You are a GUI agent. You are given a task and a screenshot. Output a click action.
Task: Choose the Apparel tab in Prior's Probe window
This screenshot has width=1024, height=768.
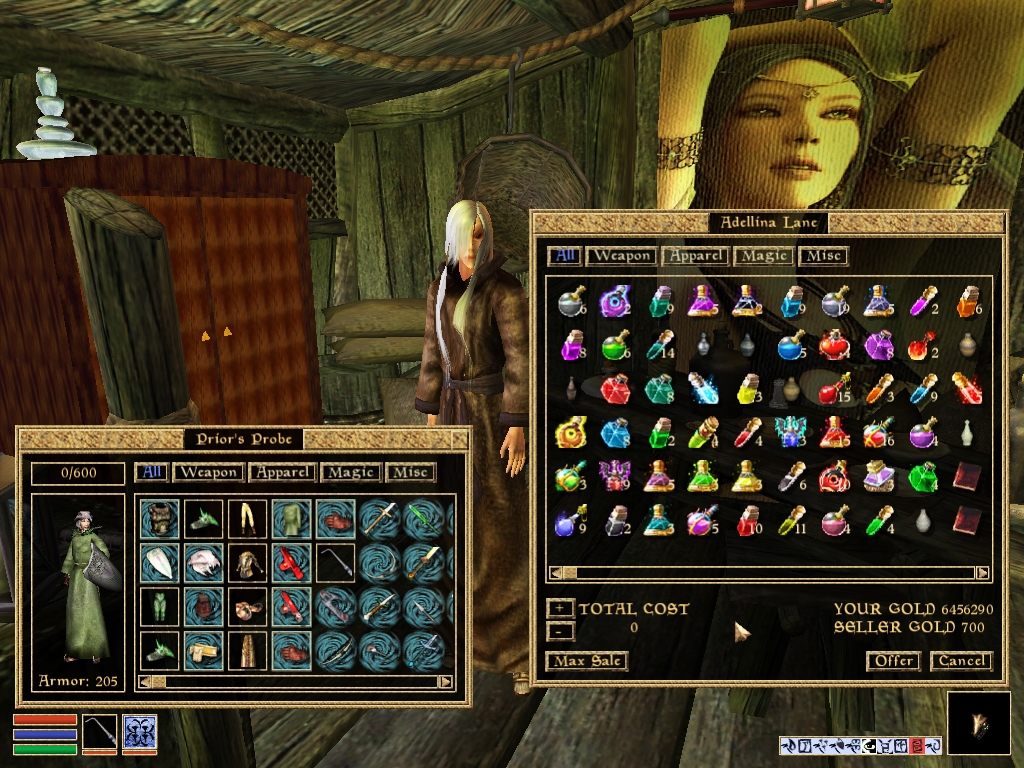point(283,472)
